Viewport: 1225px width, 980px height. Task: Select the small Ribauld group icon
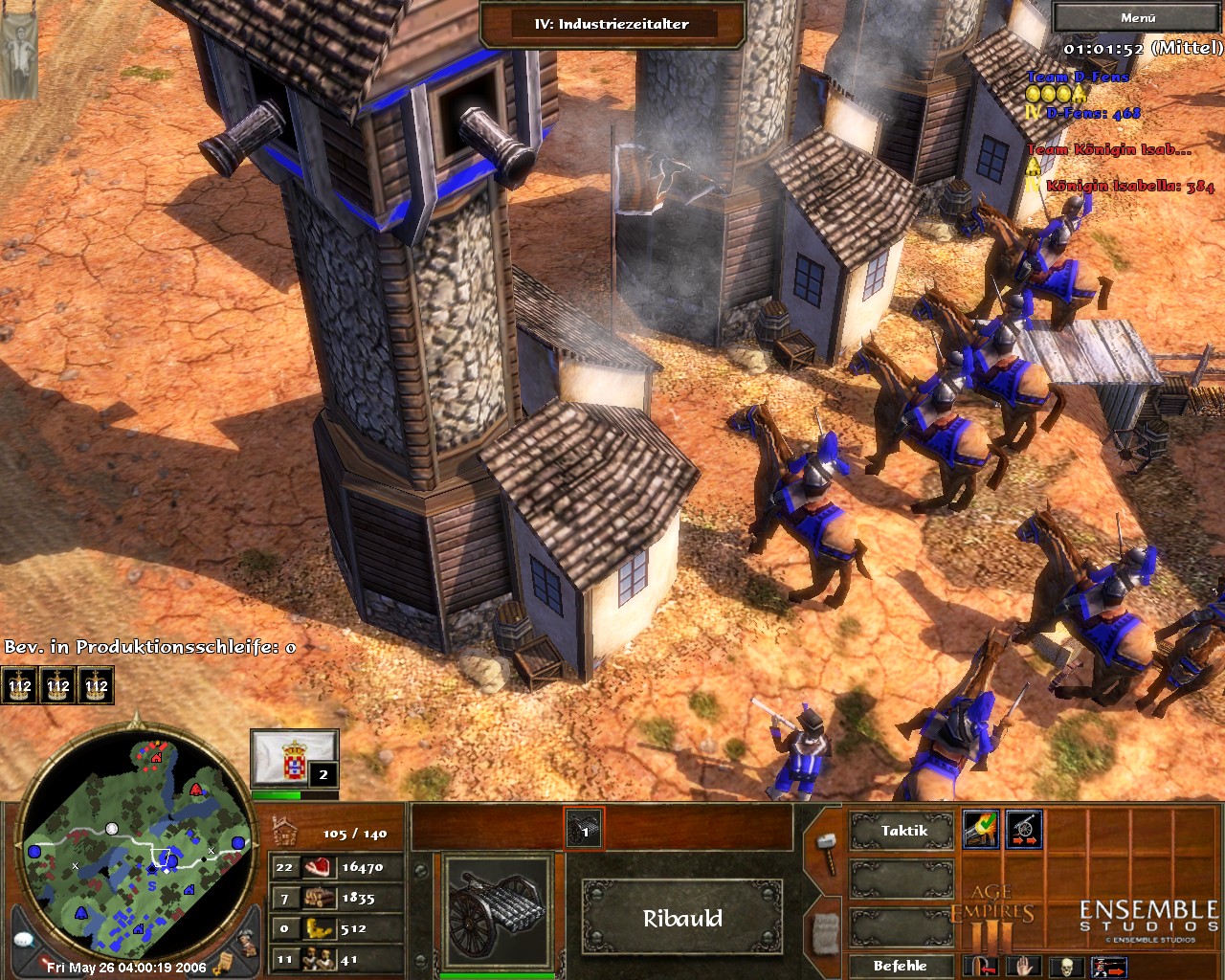coord(585,829)
